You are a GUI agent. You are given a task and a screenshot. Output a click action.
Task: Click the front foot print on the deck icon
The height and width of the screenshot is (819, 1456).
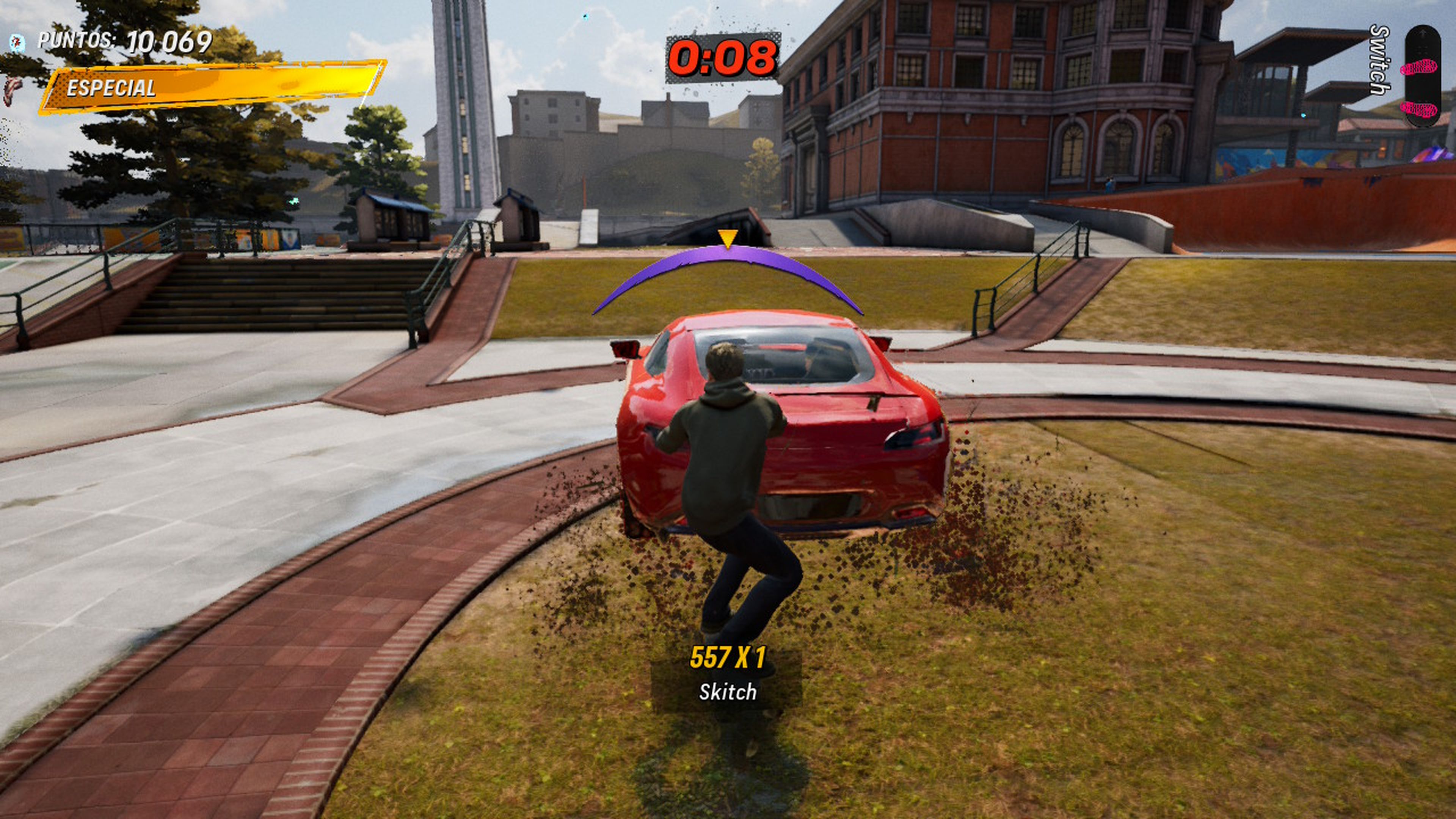(1420, 67)
